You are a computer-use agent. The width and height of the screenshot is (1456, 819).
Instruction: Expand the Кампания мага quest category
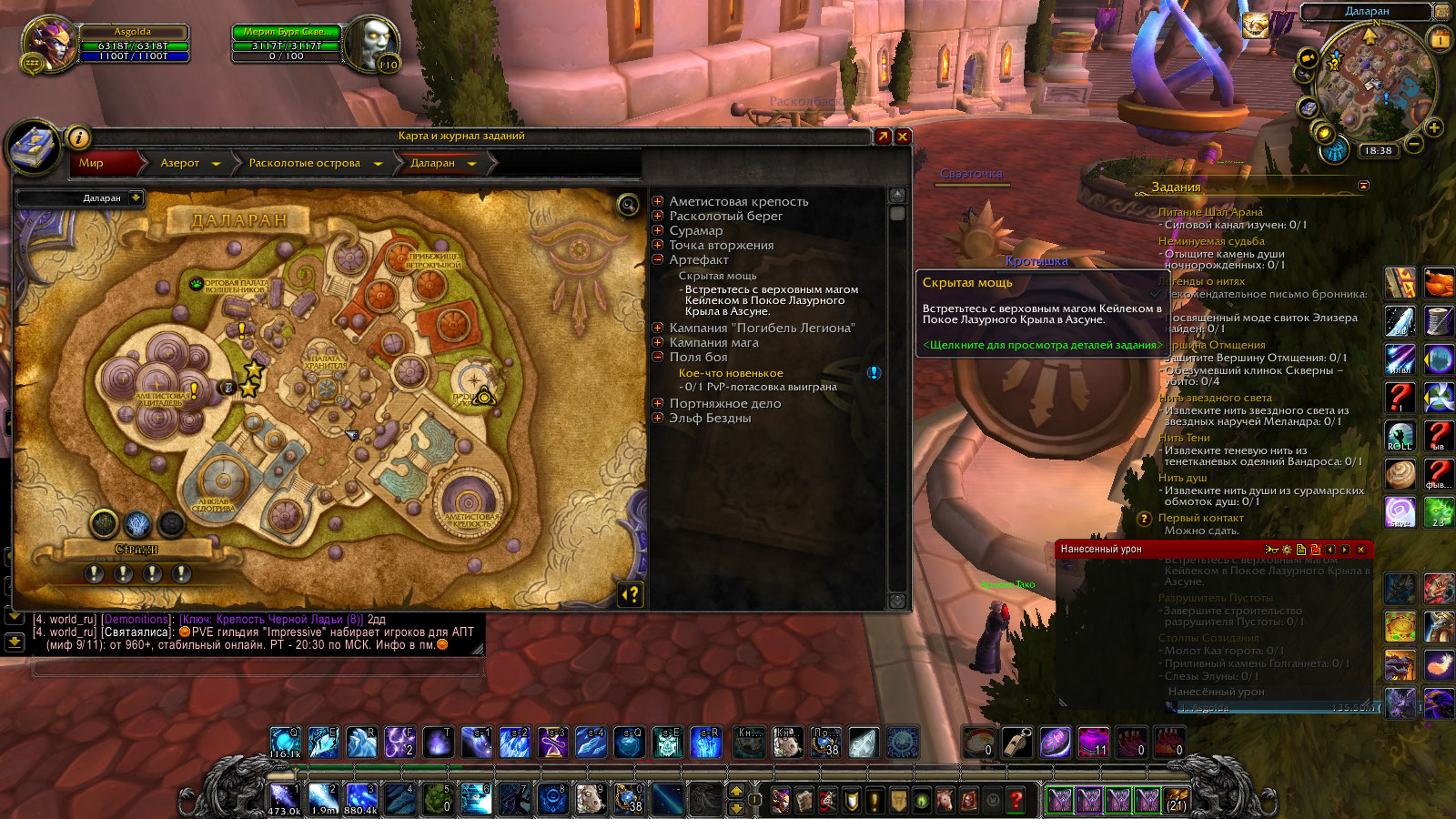tap(658, 342)
